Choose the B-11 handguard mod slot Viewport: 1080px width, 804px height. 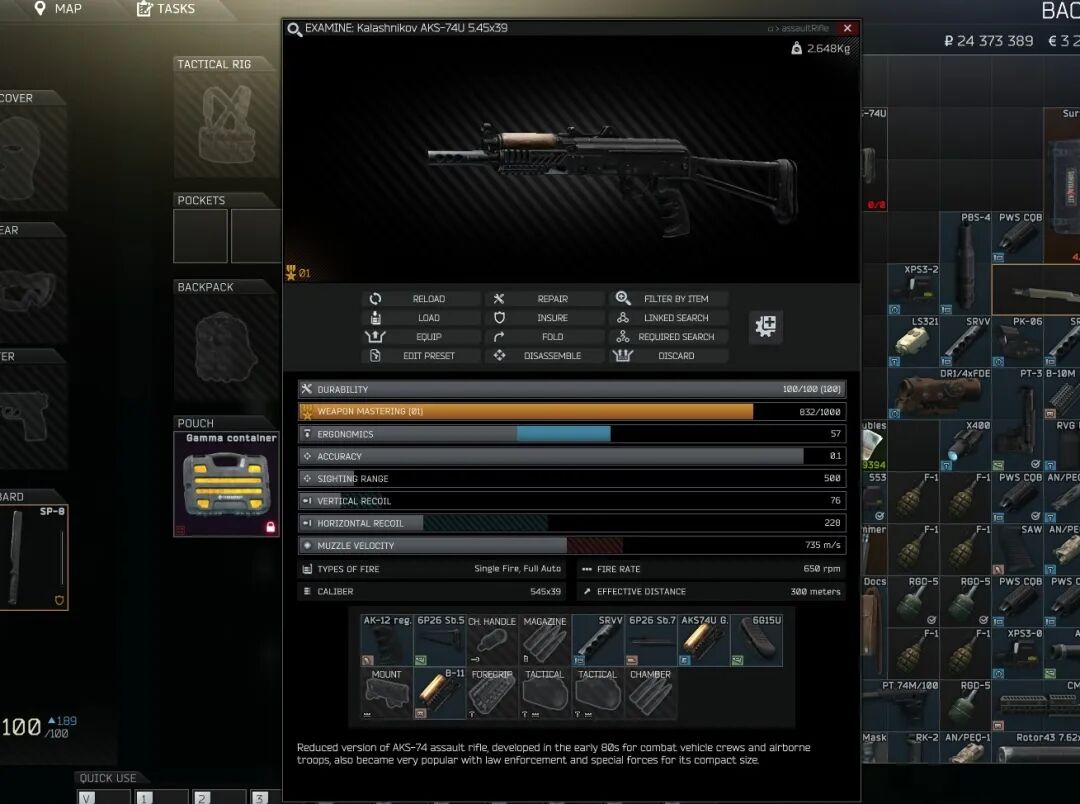click(x=440, y=694)
